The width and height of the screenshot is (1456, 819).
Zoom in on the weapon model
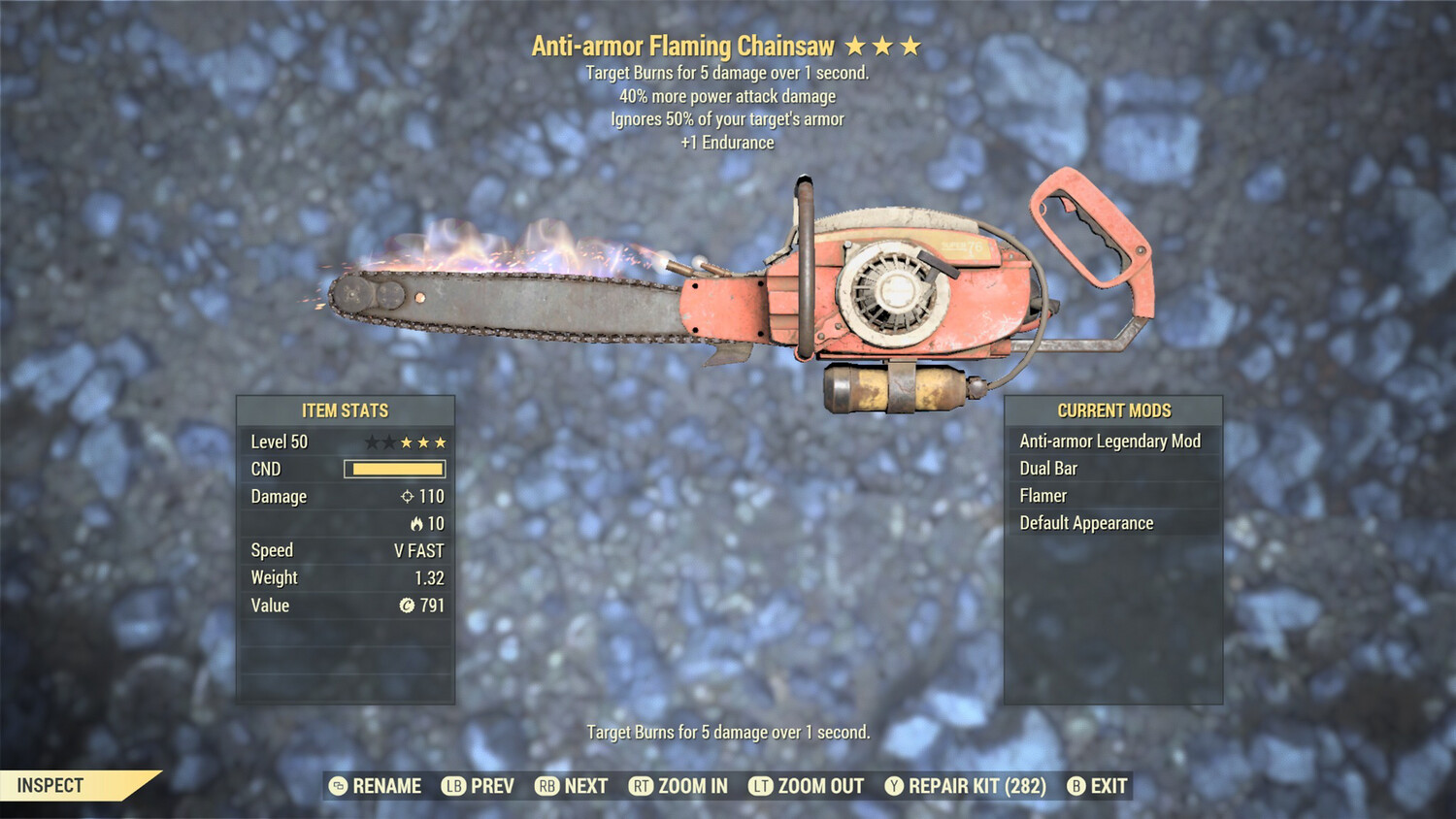pos(678,786)
